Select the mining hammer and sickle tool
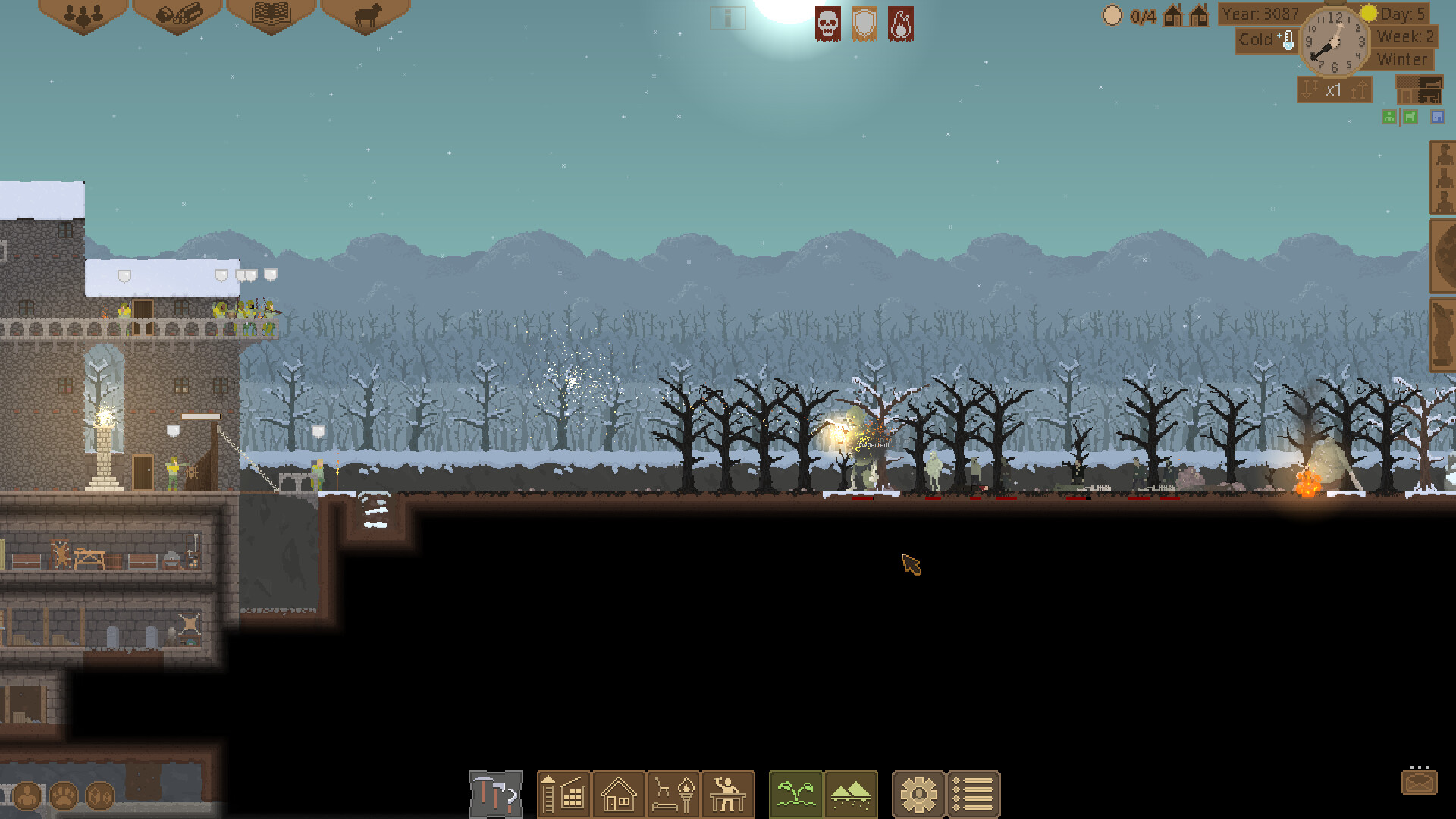This screenshot has height=819, width=1456. click(x=495, y=793)
